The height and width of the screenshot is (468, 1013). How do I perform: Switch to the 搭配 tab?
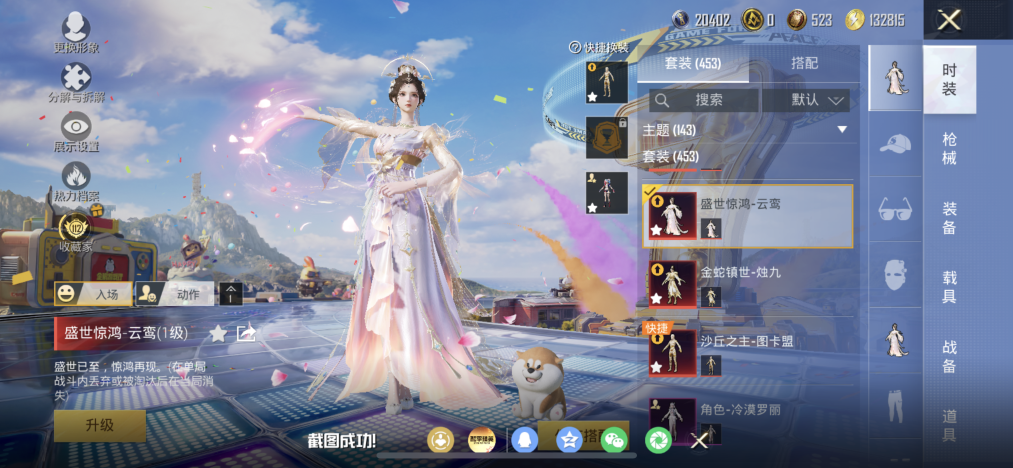pos(803,63)
